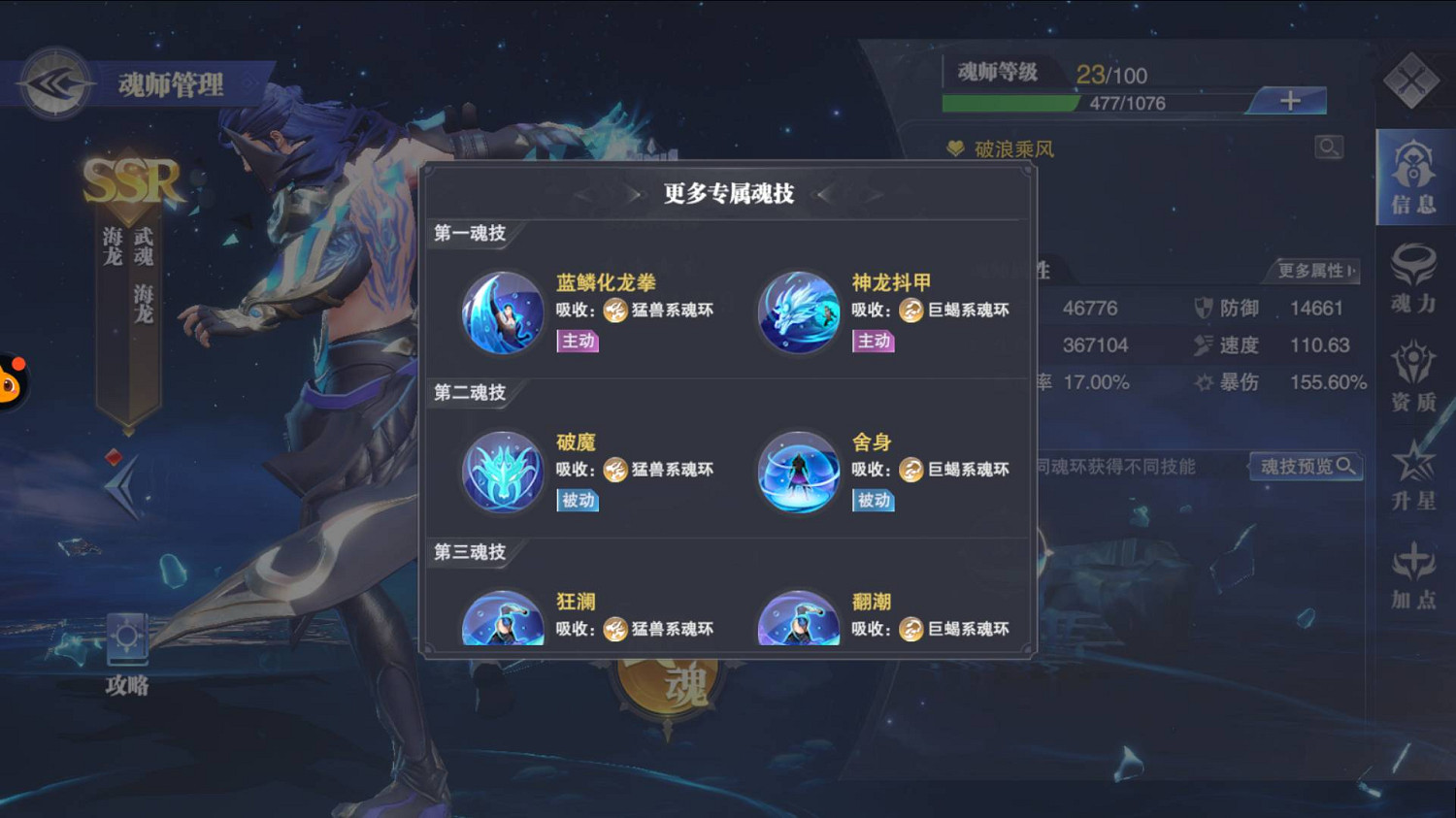Toggle the 被动 tag under 破魔
This screenshot has height=818, width=1456.
(576, 501)
